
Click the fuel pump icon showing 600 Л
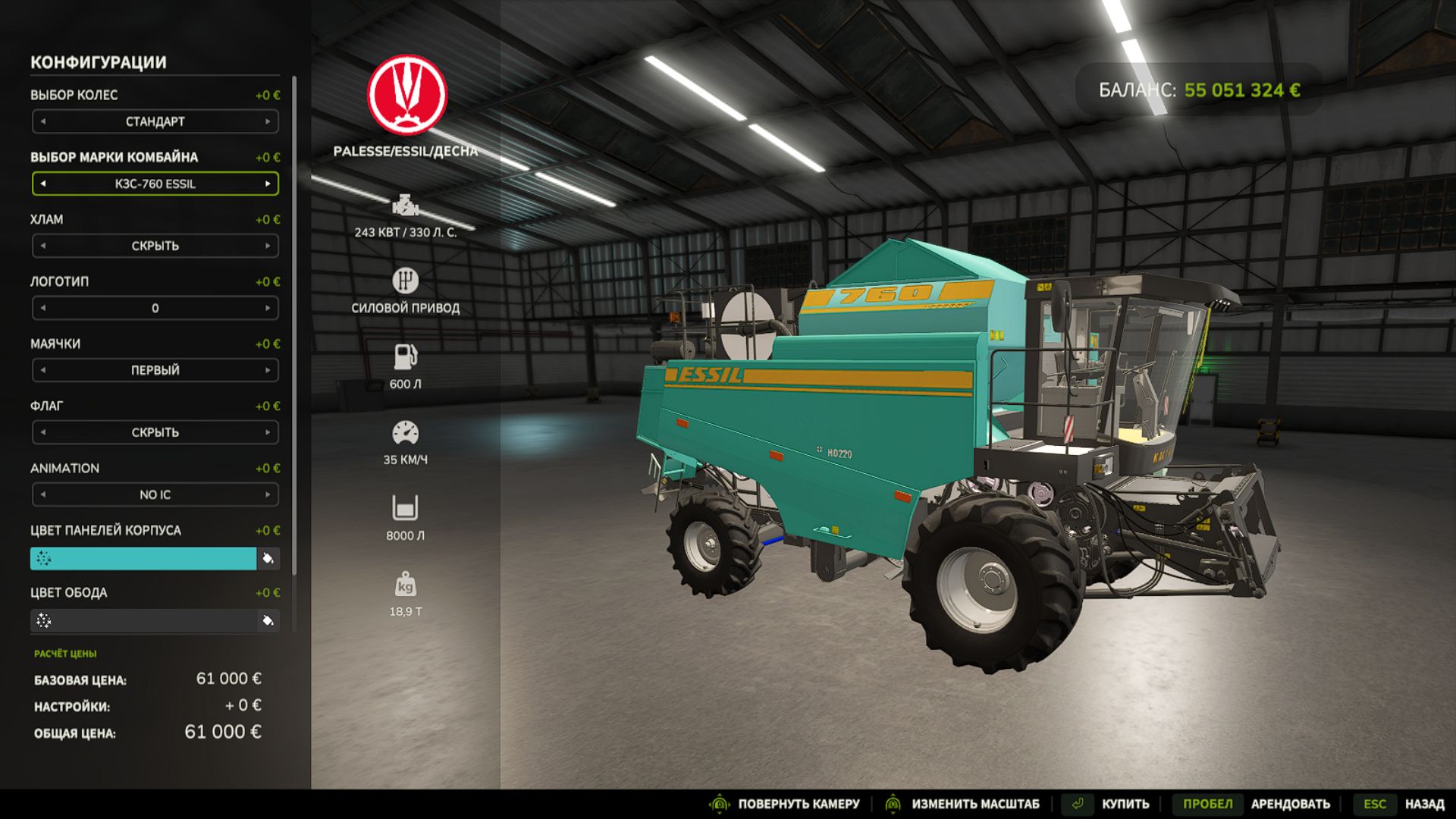click(406, 356)
